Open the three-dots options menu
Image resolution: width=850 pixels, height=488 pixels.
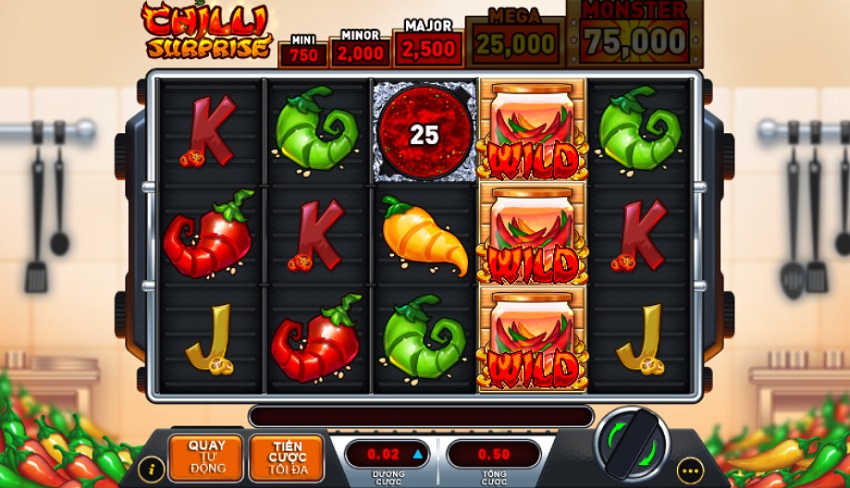[x=690, y=468]
